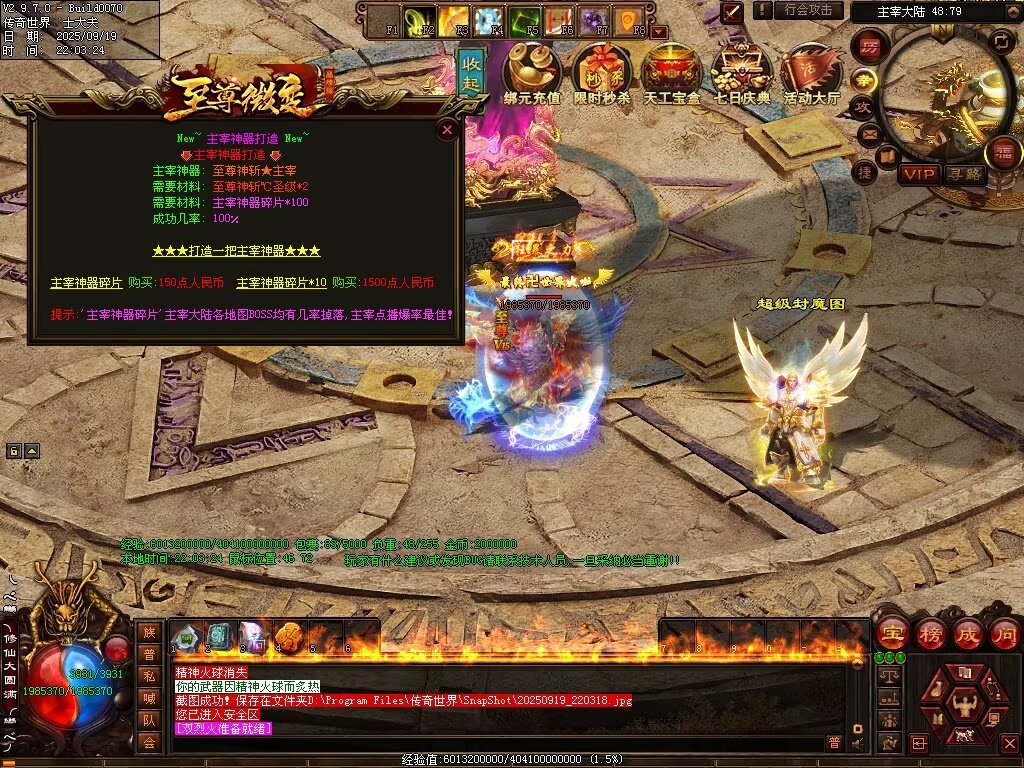Close the 主宰神器打造 dialog with the X
Screen dimensions: 1024x768
tap(447, 129)
